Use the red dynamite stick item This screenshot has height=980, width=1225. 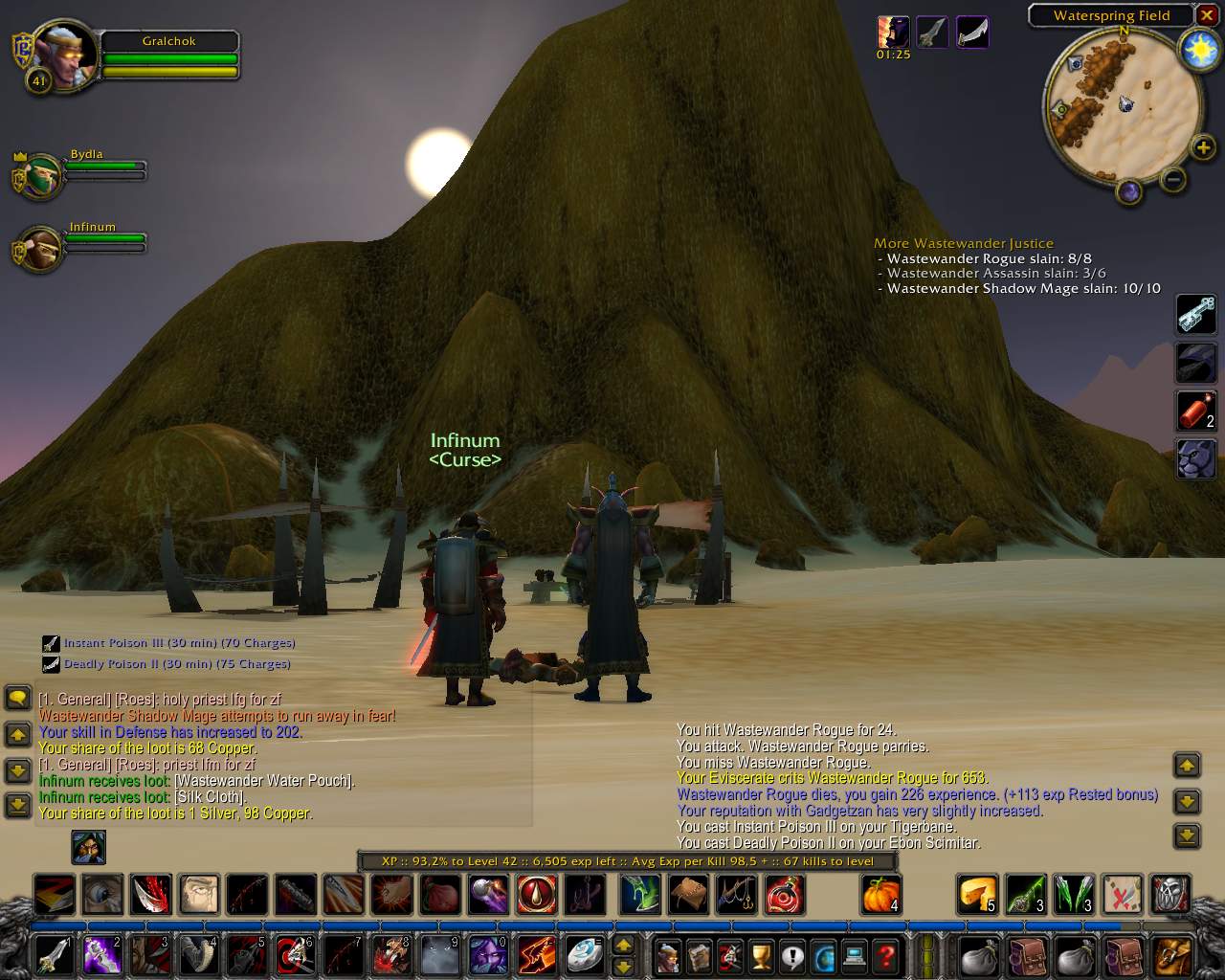tap(1195, 412)
